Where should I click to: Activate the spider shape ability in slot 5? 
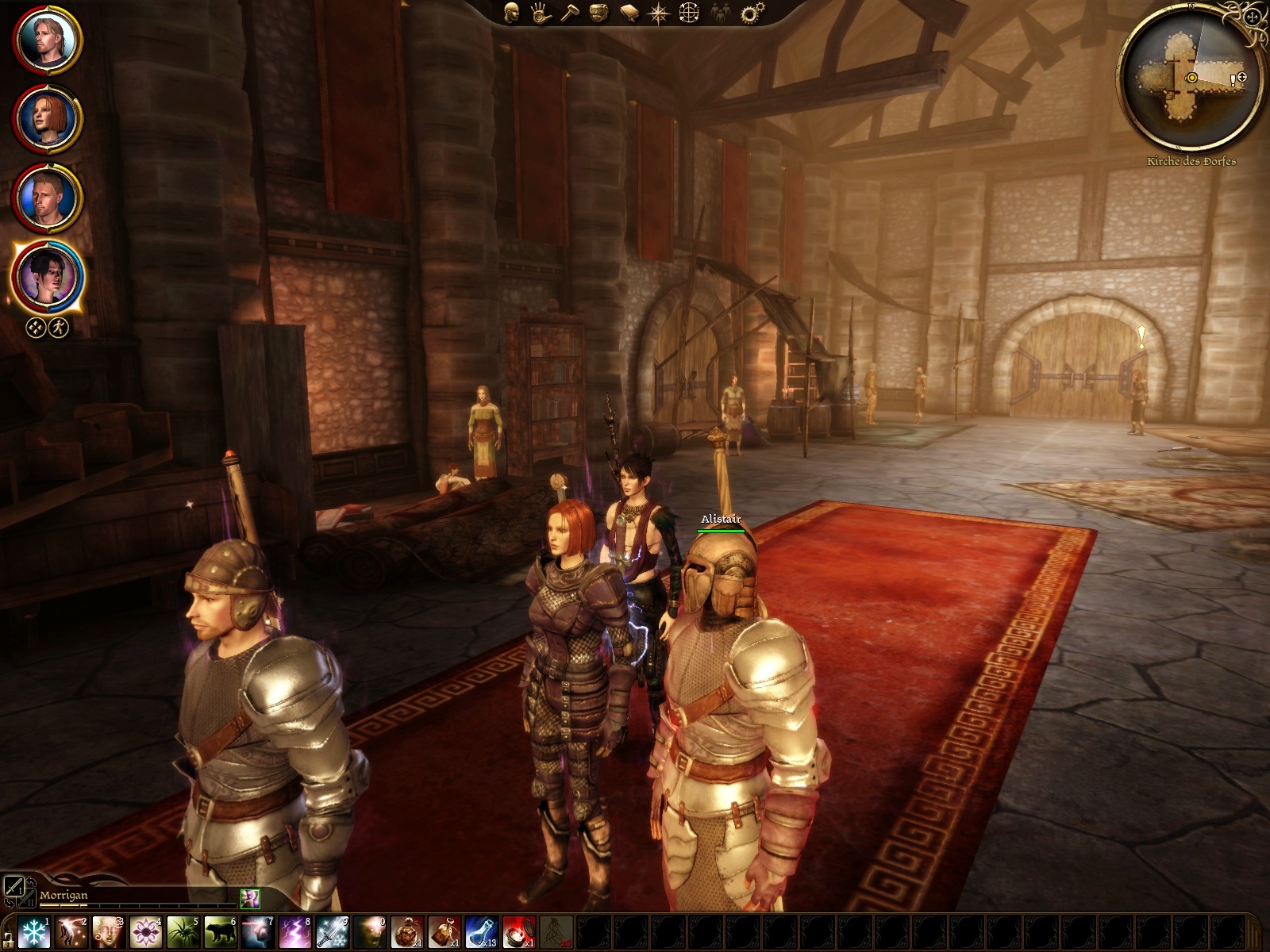tap(183, 931)
